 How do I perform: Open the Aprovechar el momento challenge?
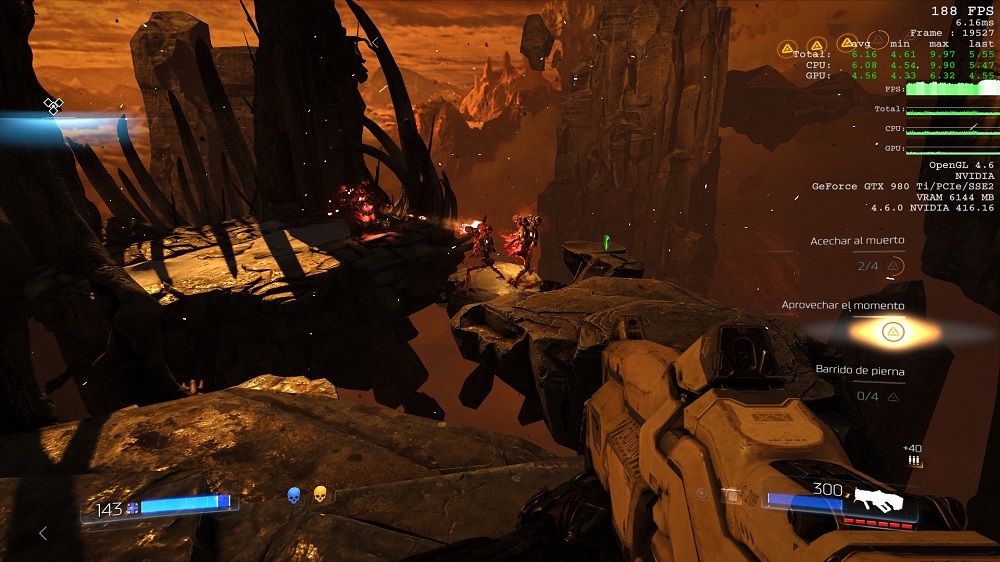(x=842, y=305)
